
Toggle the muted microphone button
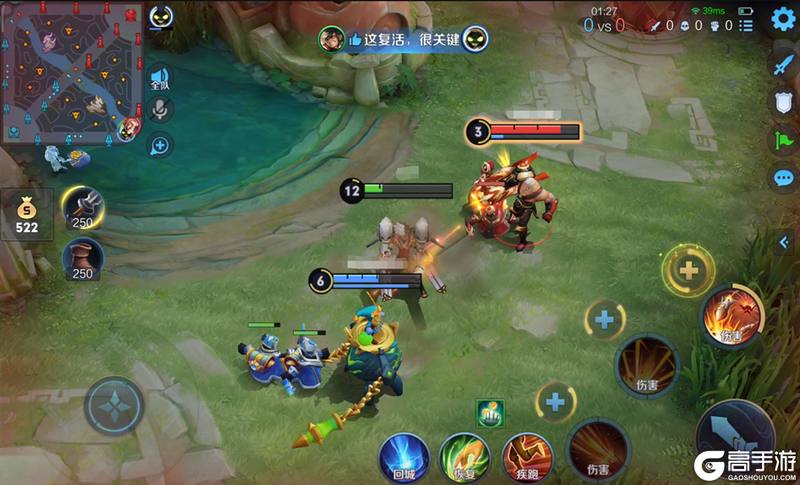tap(158, 109)
